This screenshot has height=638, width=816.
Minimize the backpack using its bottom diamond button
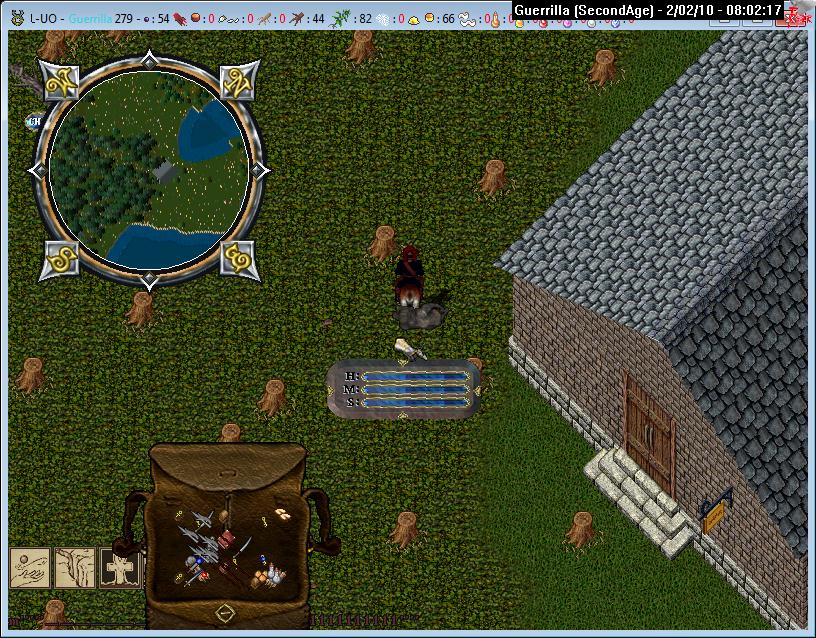tap(225, 611)
